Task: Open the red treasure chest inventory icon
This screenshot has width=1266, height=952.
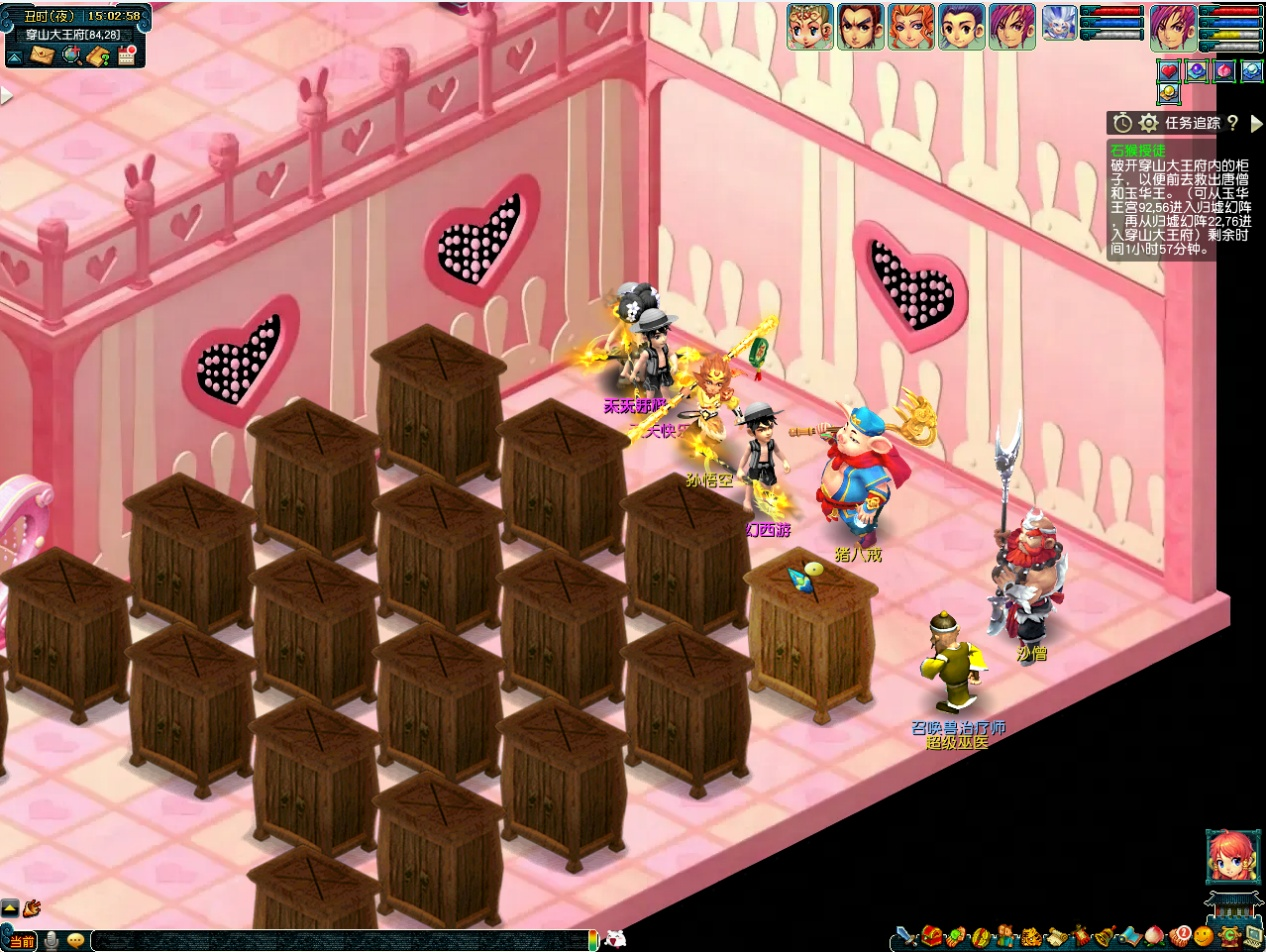Action: click(932, 937)
